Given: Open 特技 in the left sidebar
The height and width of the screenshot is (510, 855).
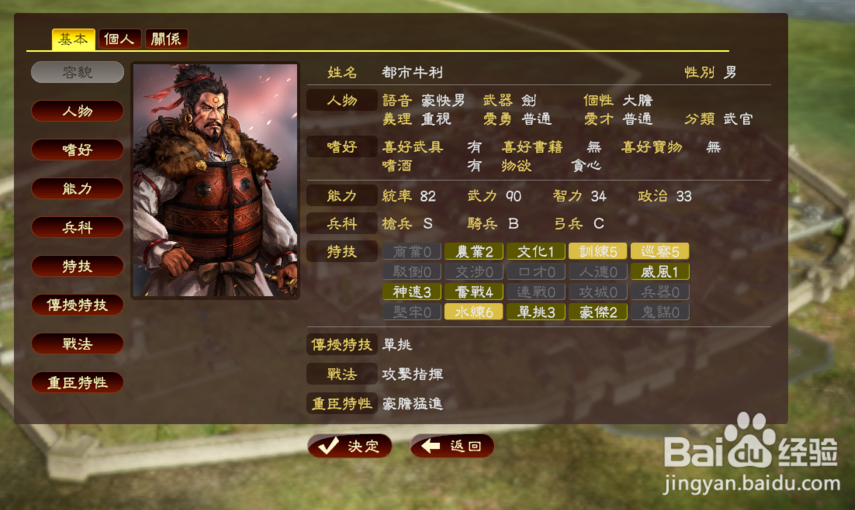Looking at the screenshot, I should [77, 266].
